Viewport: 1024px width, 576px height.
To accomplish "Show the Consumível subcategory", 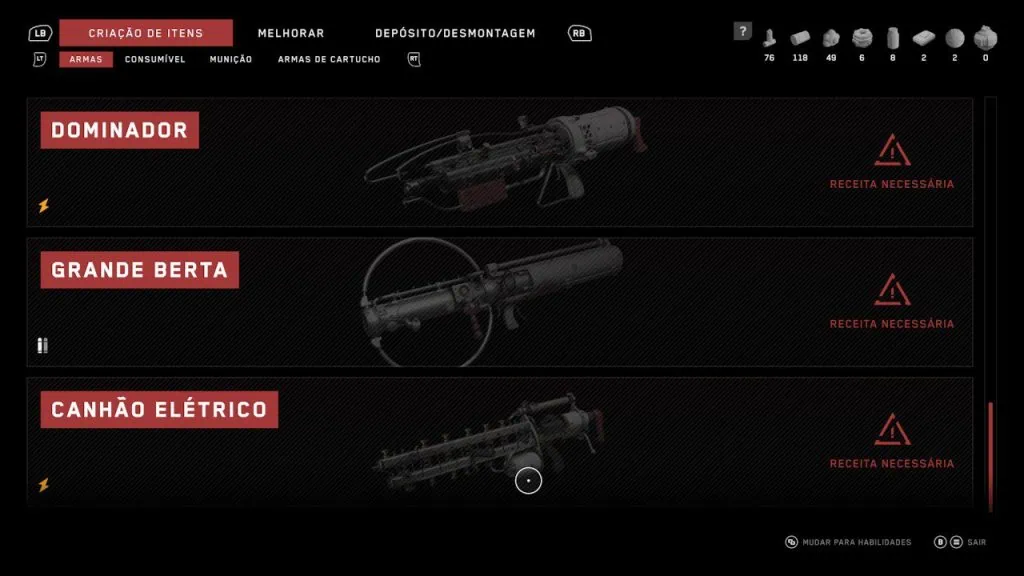I will coord(155,59).
